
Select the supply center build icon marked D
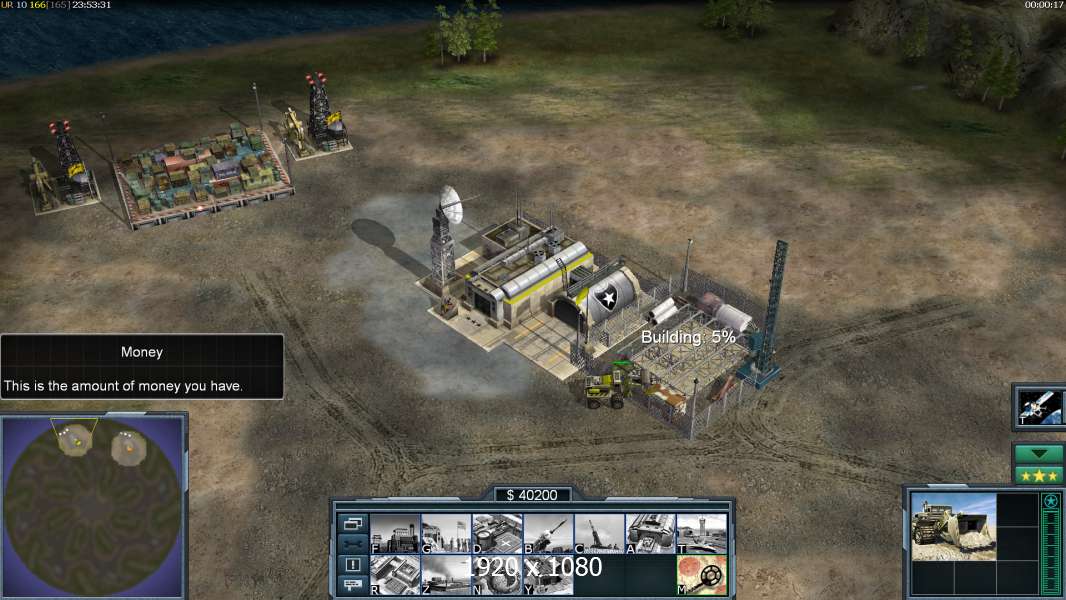pos(497,533)
